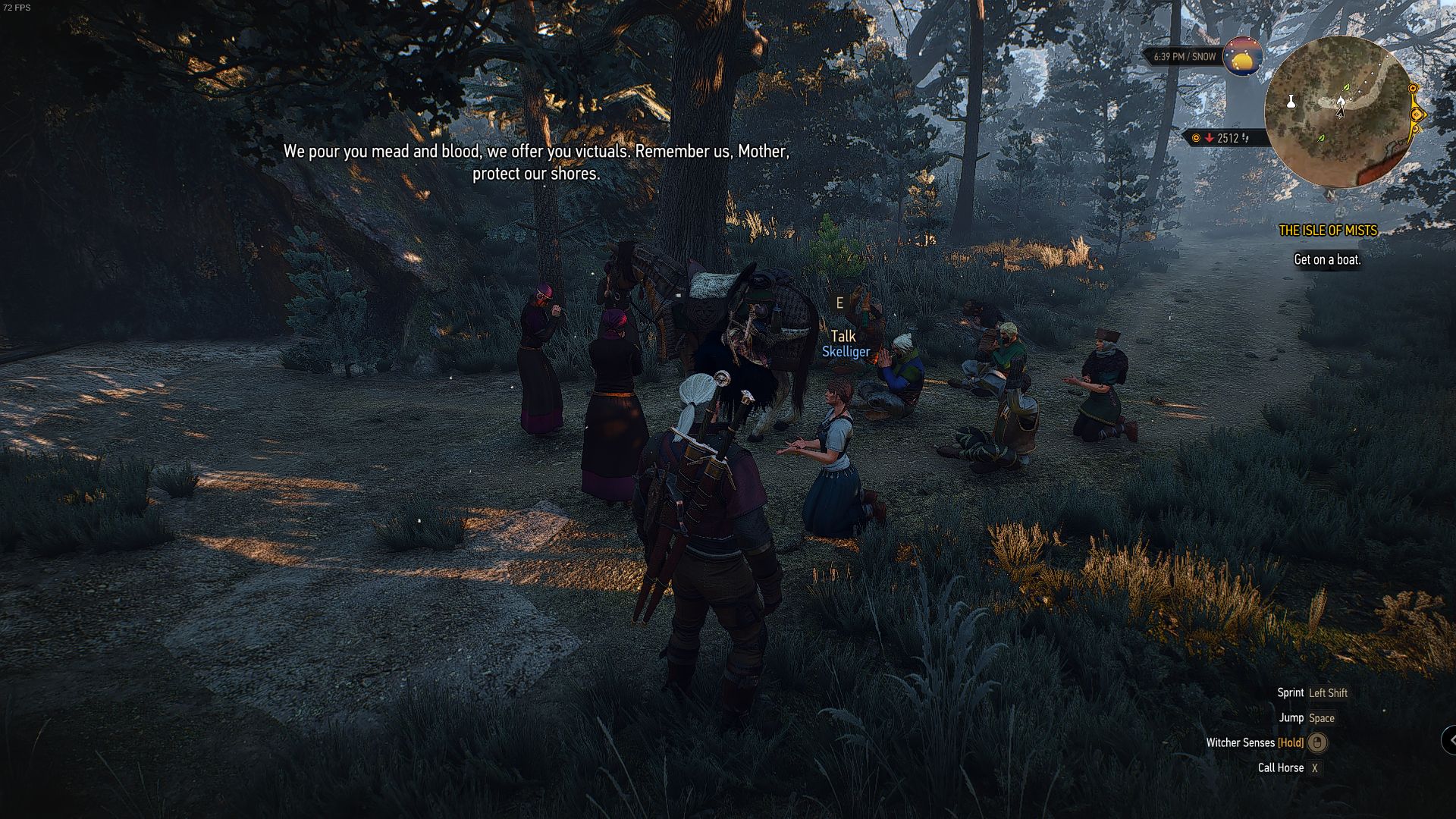
Task: Click the white horse marker on minimap
Action: [x=1341, y=101]
